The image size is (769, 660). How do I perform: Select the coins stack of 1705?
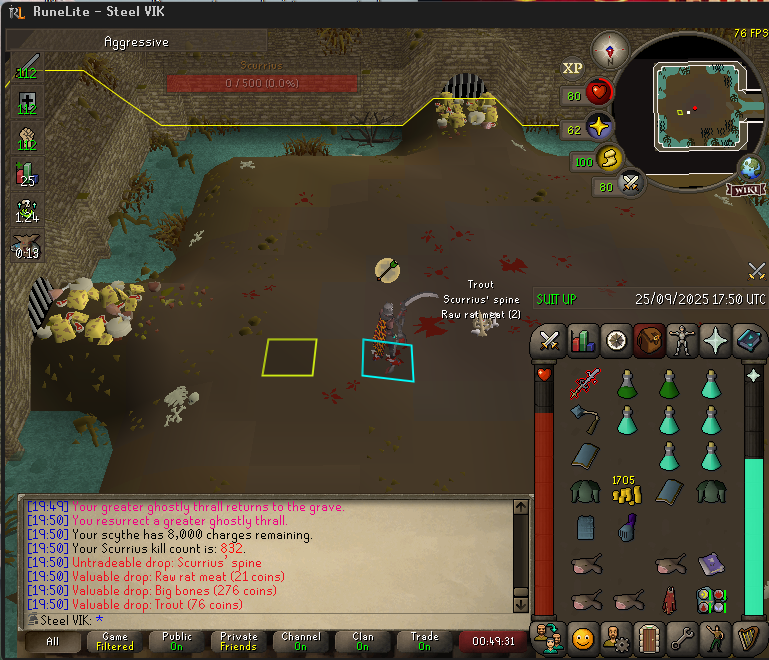pyautogui.click(x=626, y=490)
